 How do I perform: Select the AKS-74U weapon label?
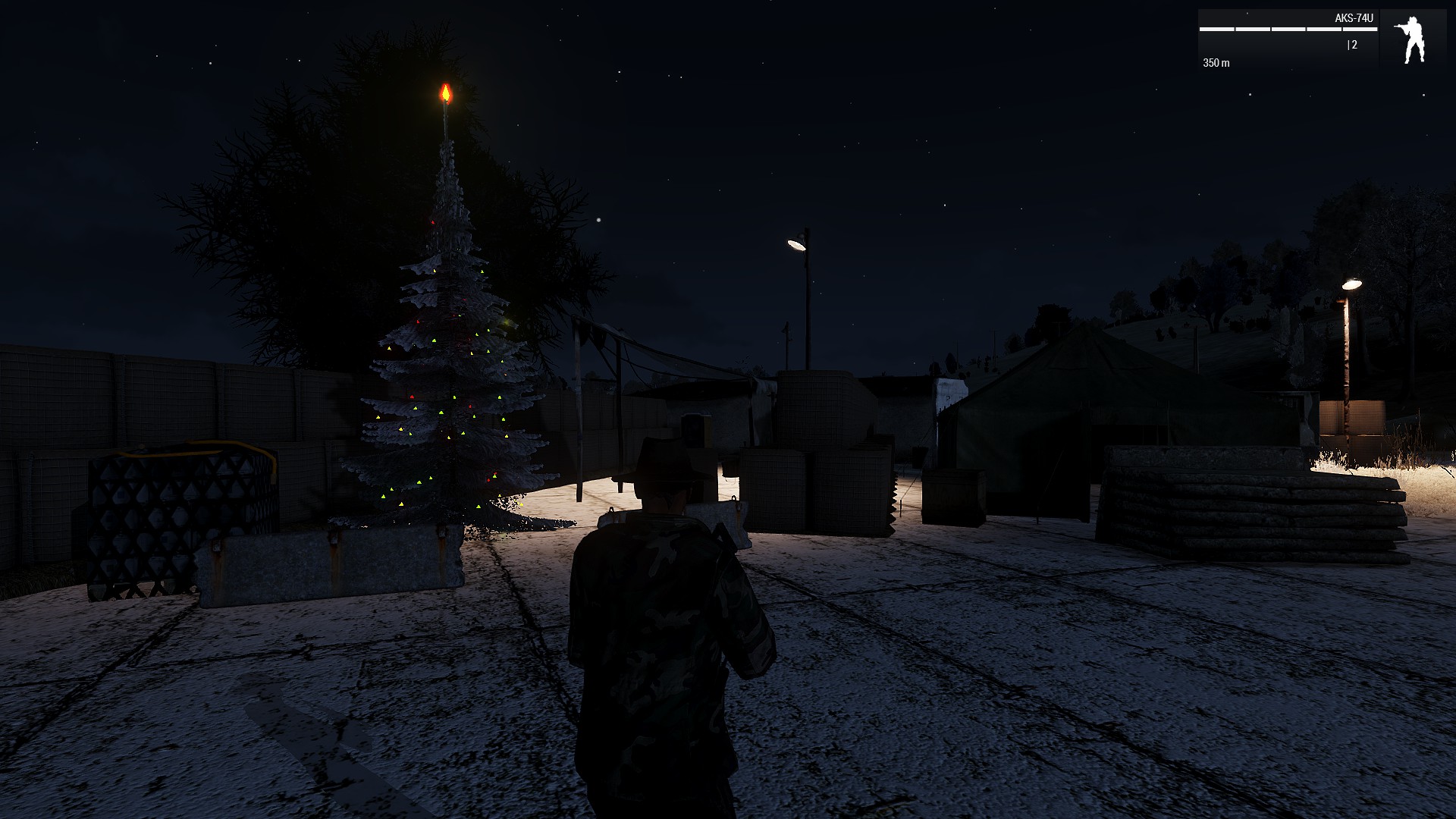click(x=1354, y=18)
